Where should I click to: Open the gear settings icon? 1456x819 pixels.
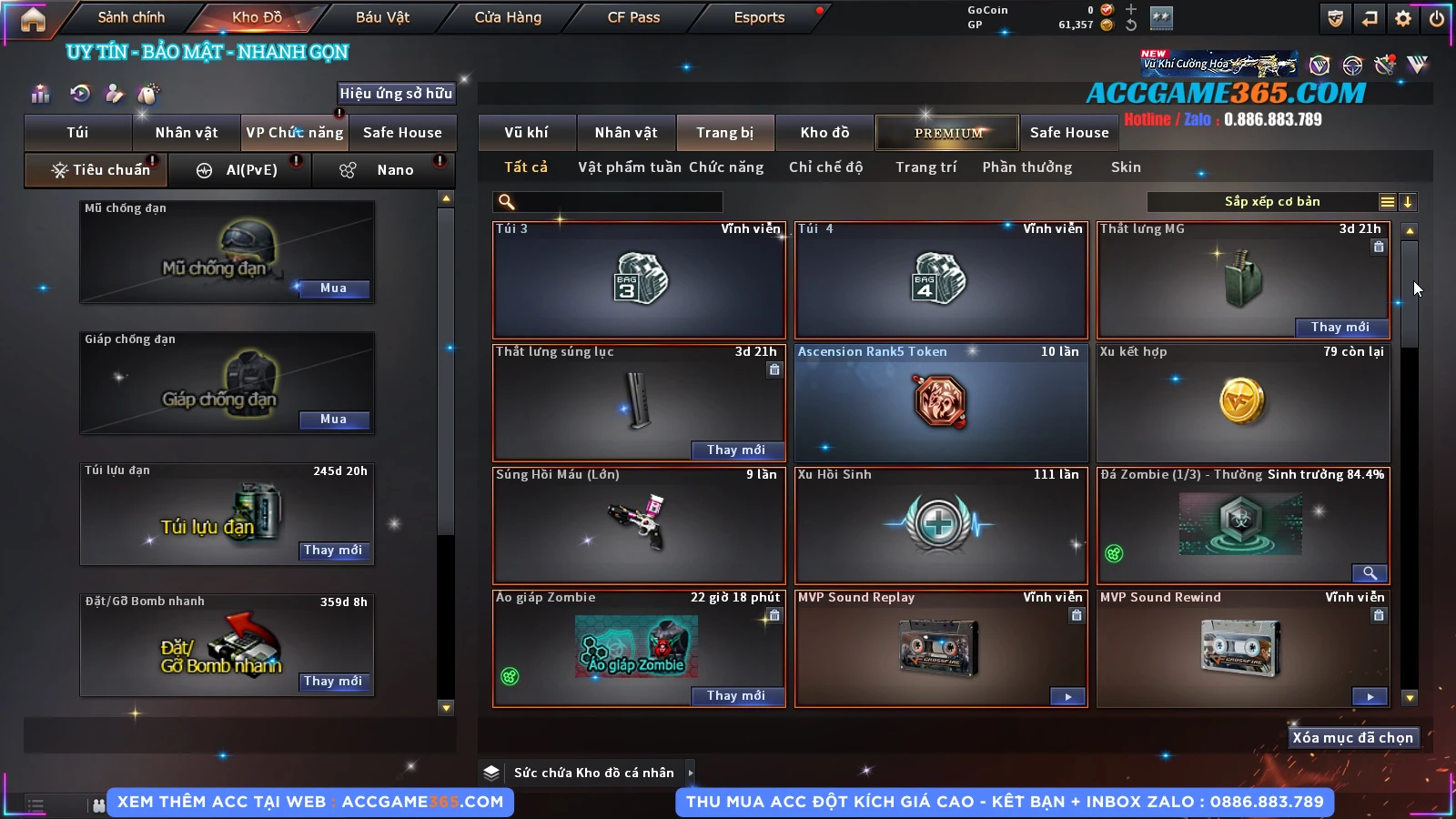pos(1403,18)
